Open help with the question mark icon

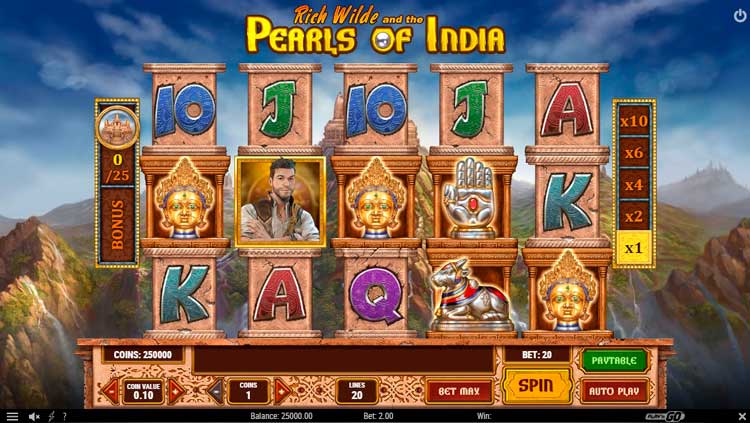64,416
